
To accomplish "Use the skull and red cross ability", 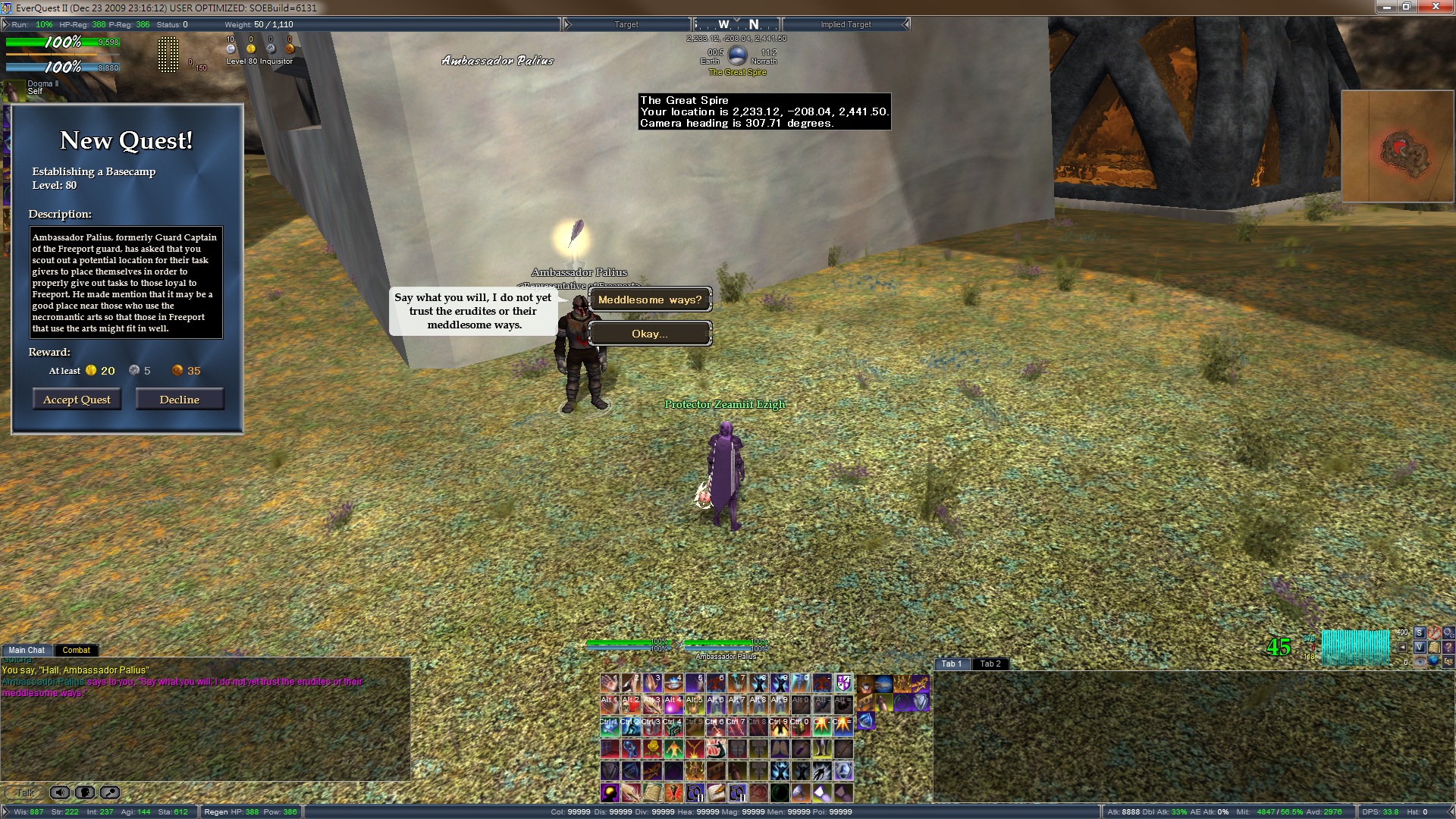I will [x=631, y=704].
